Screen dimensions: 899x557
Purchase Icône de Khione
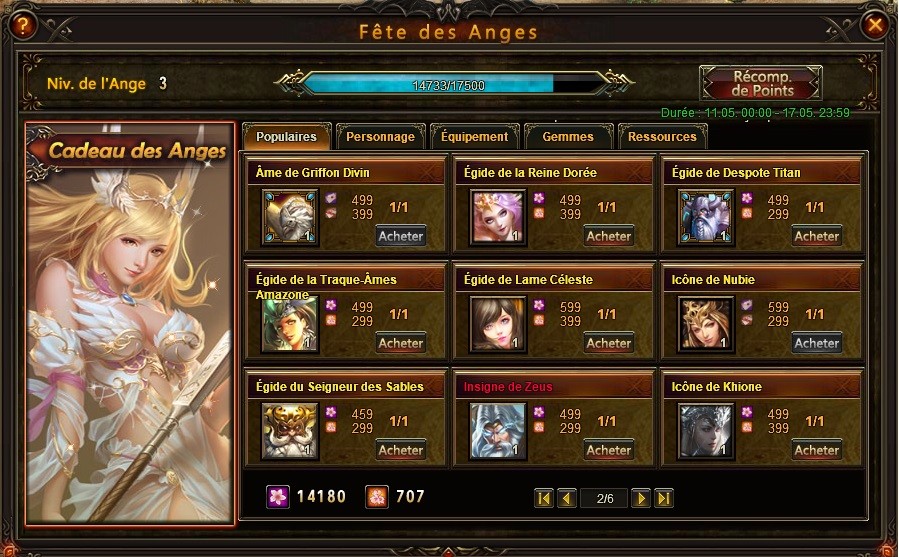(x=816, y=450)
